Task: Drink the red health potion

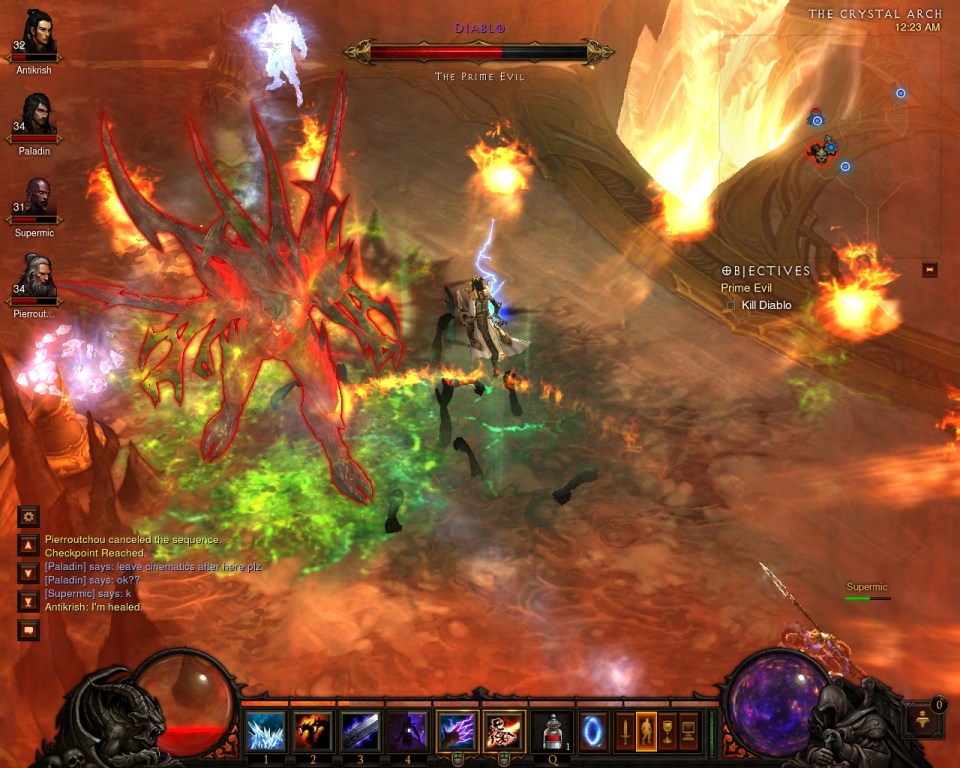Action: pyautogui.click(x=552, y=731)
